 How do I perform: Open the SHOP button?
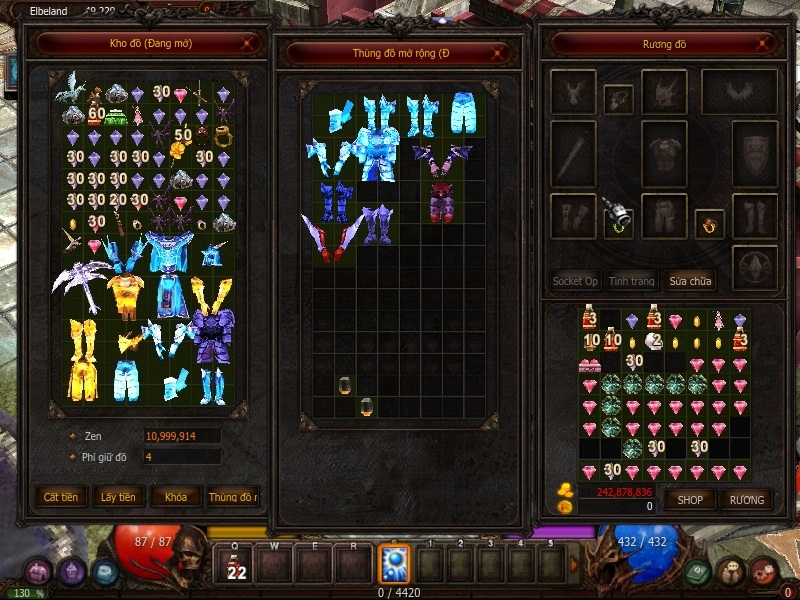coord(691,499)
